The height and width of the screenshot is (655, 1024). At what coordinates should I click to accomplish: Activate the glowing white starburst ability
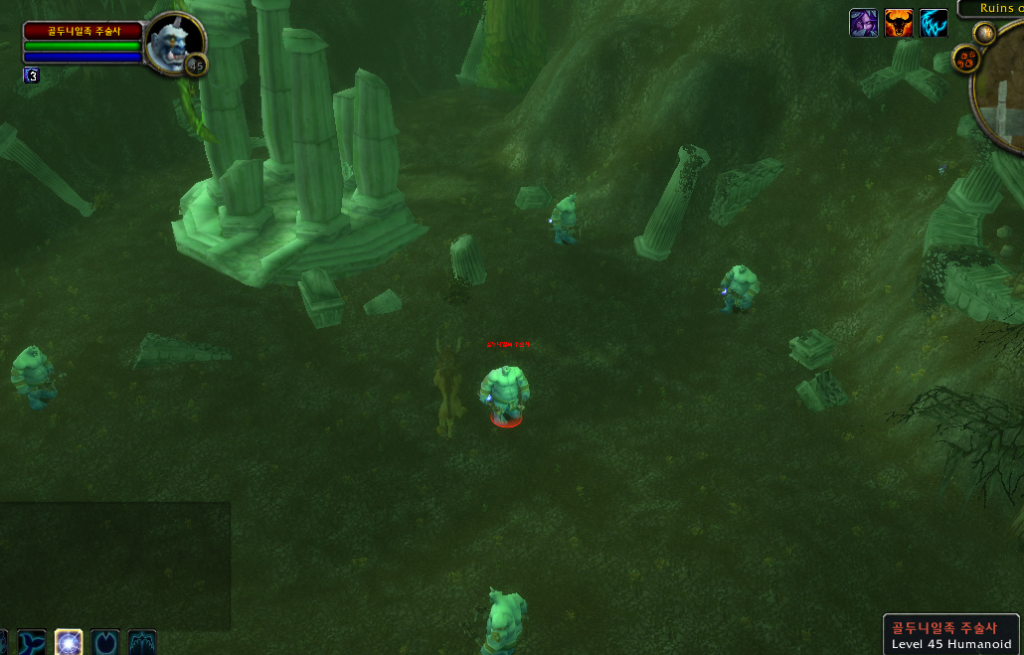pos(69,642)
